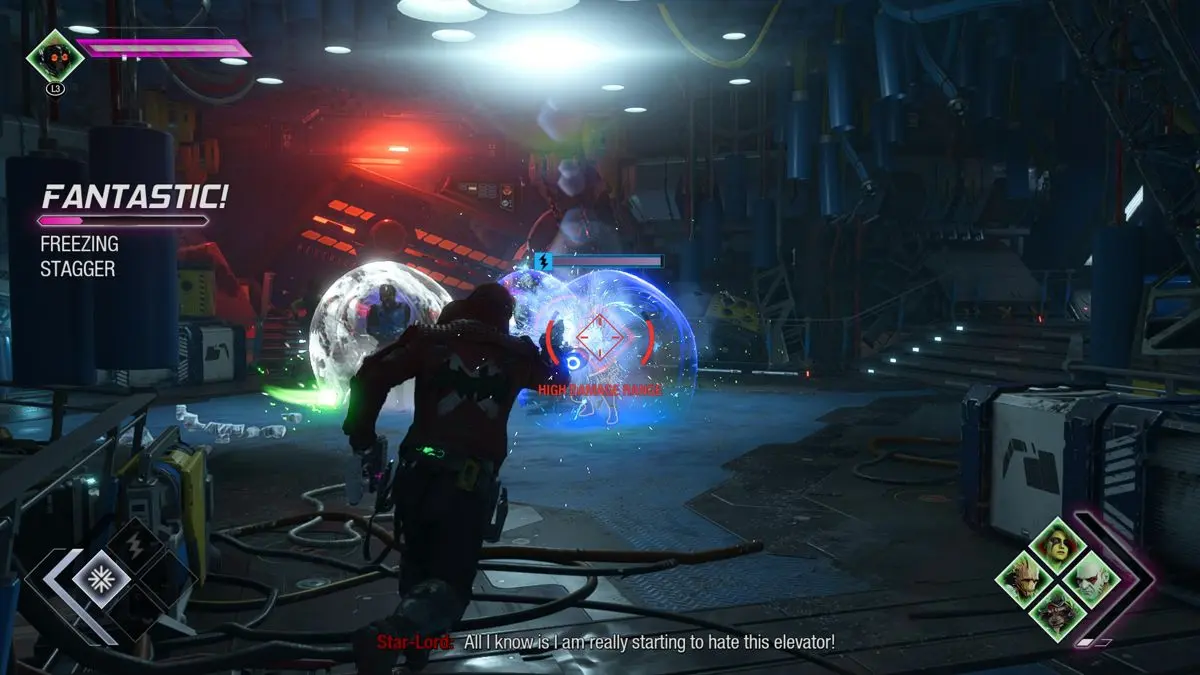Image resolution: width=1200 pixels, height=675 pixels.
Task: Activate the ice snowflake element shot
Action: (x=101, y=579)
